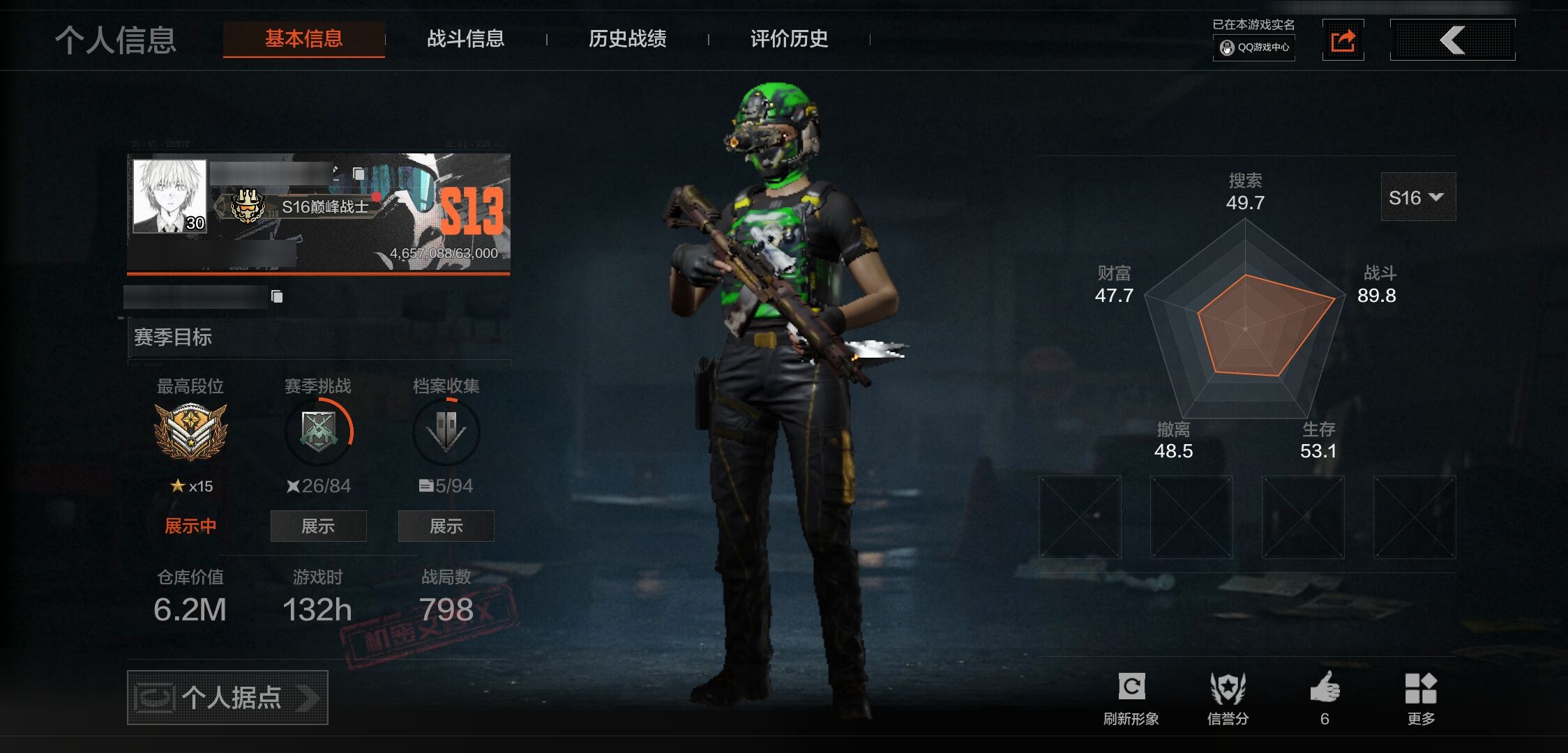Switch to the 战斗信息 tab
The image size is (1568, 753).
[x=466, y=40]
